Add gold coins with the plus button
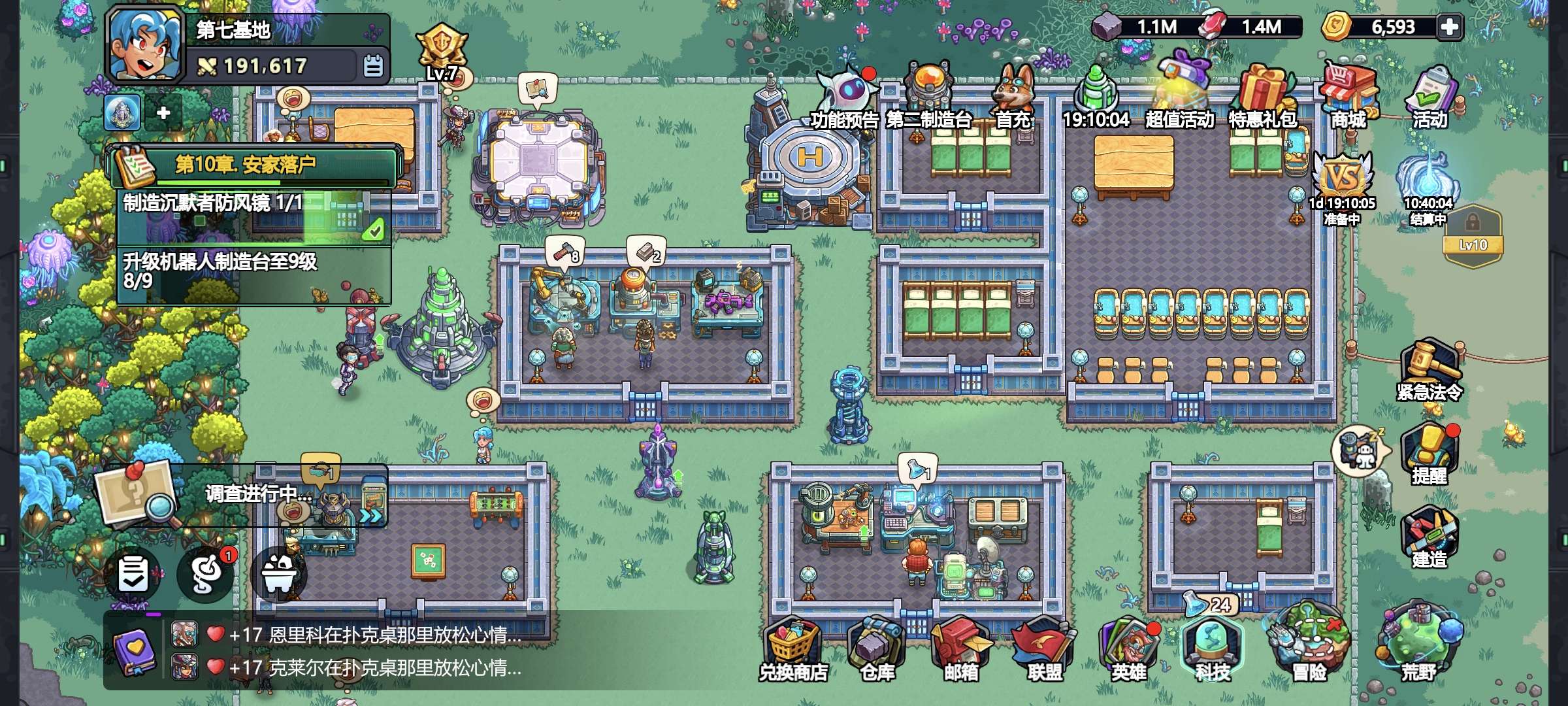The width and height of the screenshot is (1568, 706). (x=1449, y=27)
